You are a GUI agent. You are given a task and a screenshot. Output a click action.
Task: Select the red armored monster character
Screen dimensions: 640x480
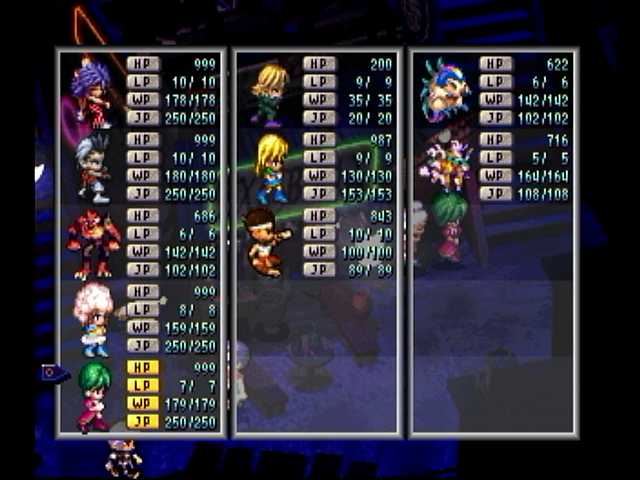pyautogui.click(x=93, y=244)
